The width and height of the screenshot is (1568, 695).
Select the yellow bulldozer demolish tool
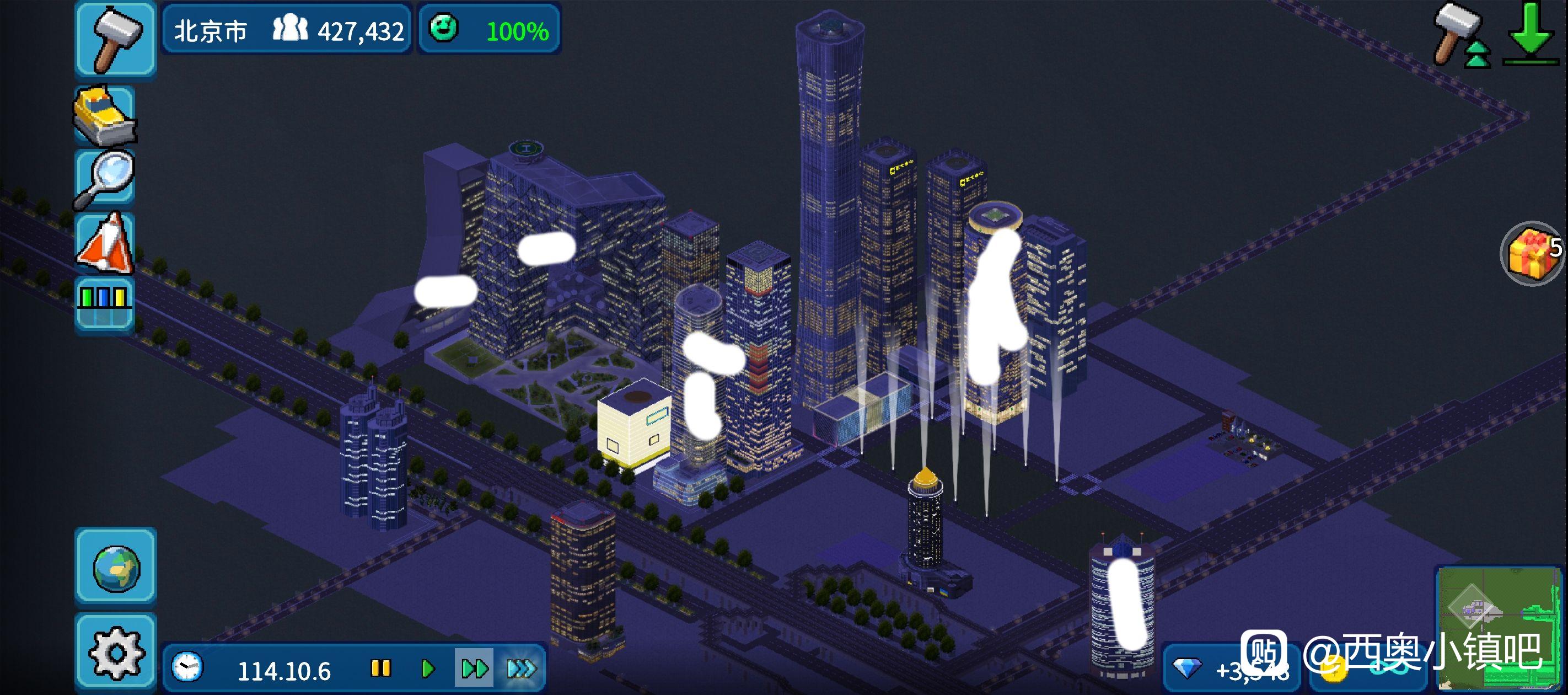click(105, 115)
